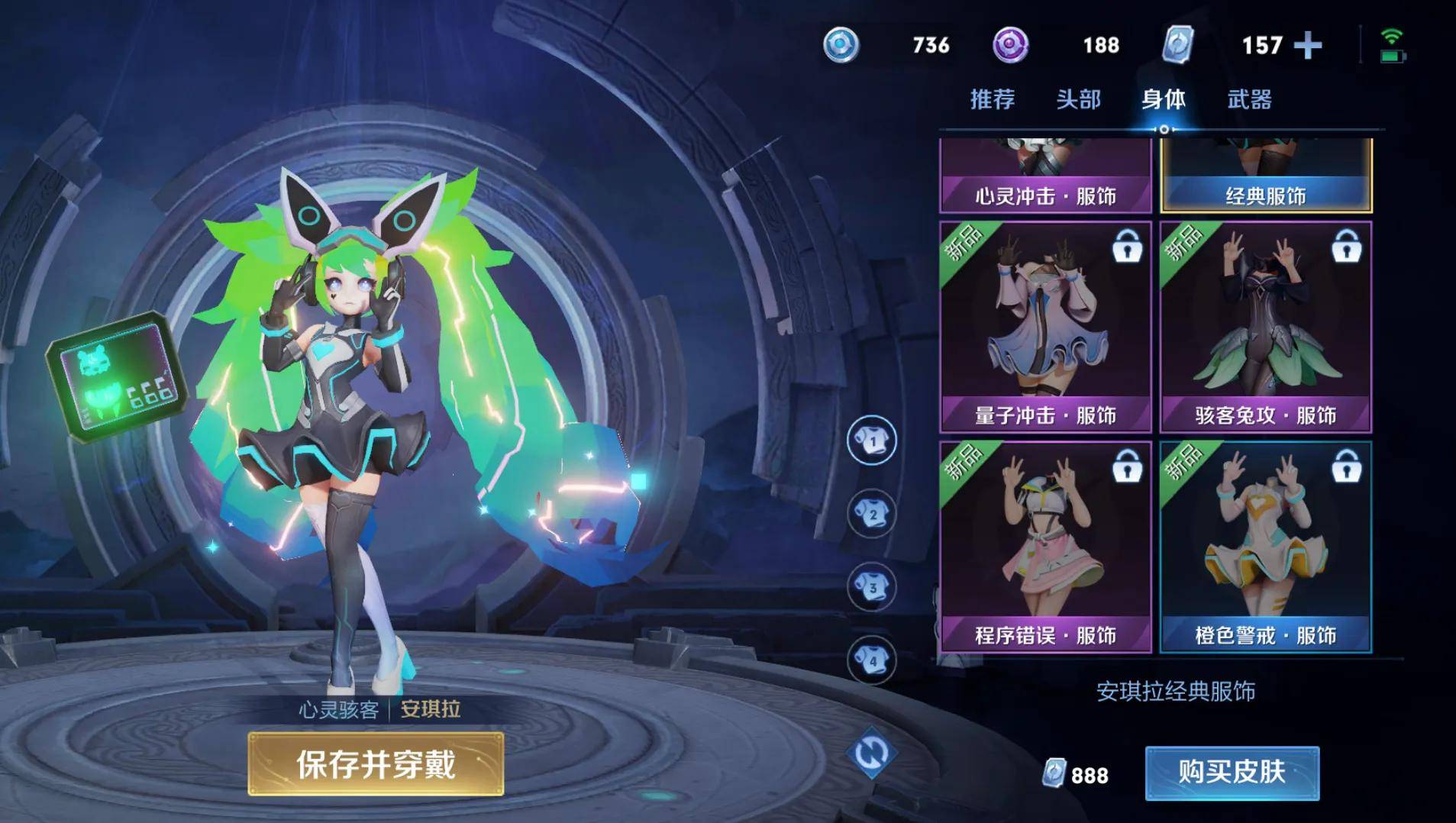
Task: Switch to the 武器 weapon tab
Action: coord(1249,99)
